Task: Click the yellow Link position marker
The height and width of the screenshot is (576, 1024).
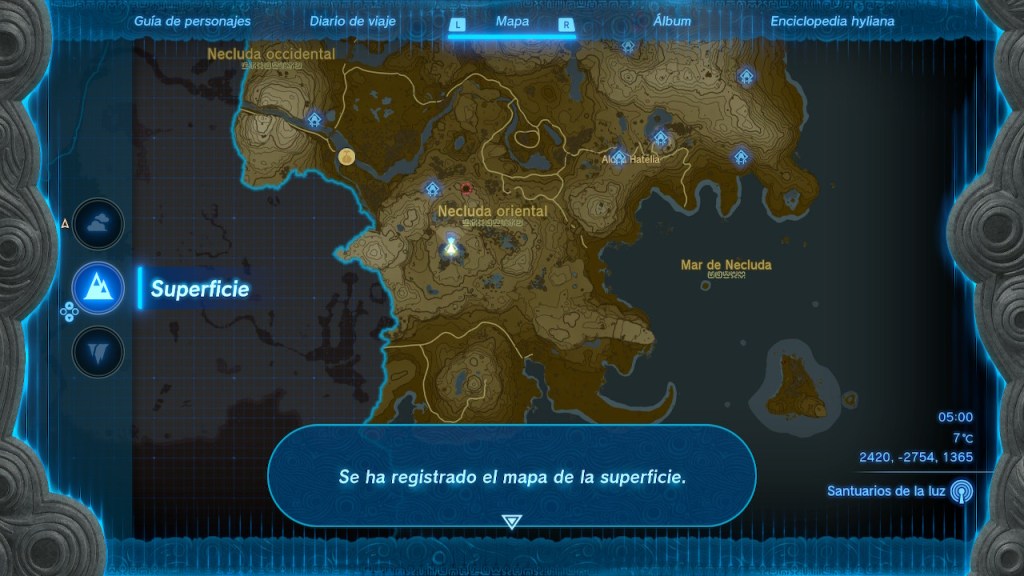Action: (x=347, y=156)
